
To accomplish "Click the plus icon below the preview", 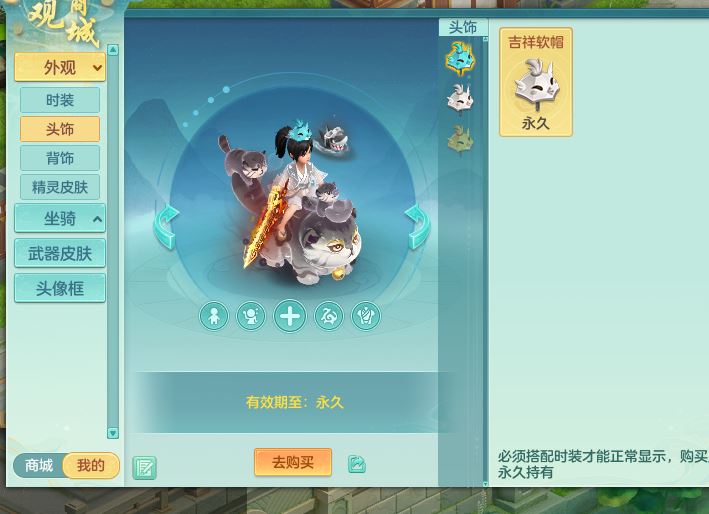I will (x=290, y=316).
